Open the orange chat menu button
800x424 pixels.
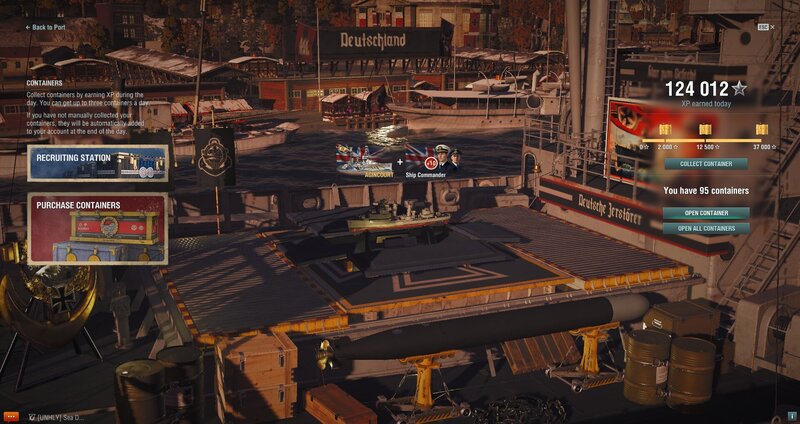pos(11,415)
